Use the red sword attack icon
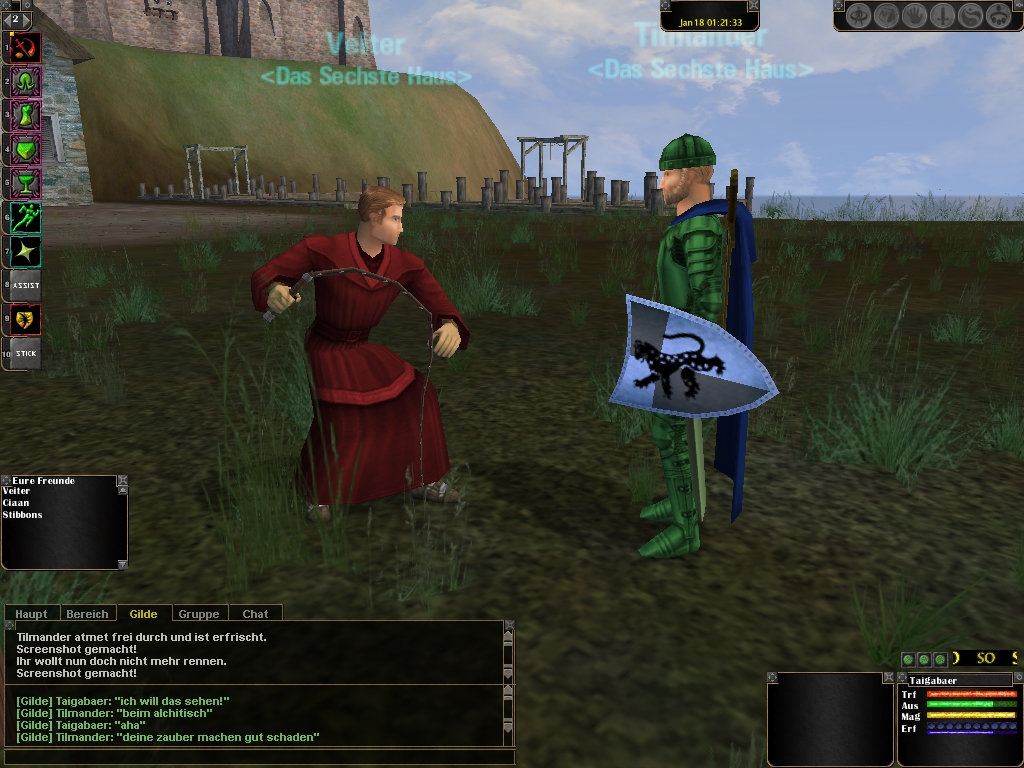This screenshot has width=1024, height=768. point(26,47)
